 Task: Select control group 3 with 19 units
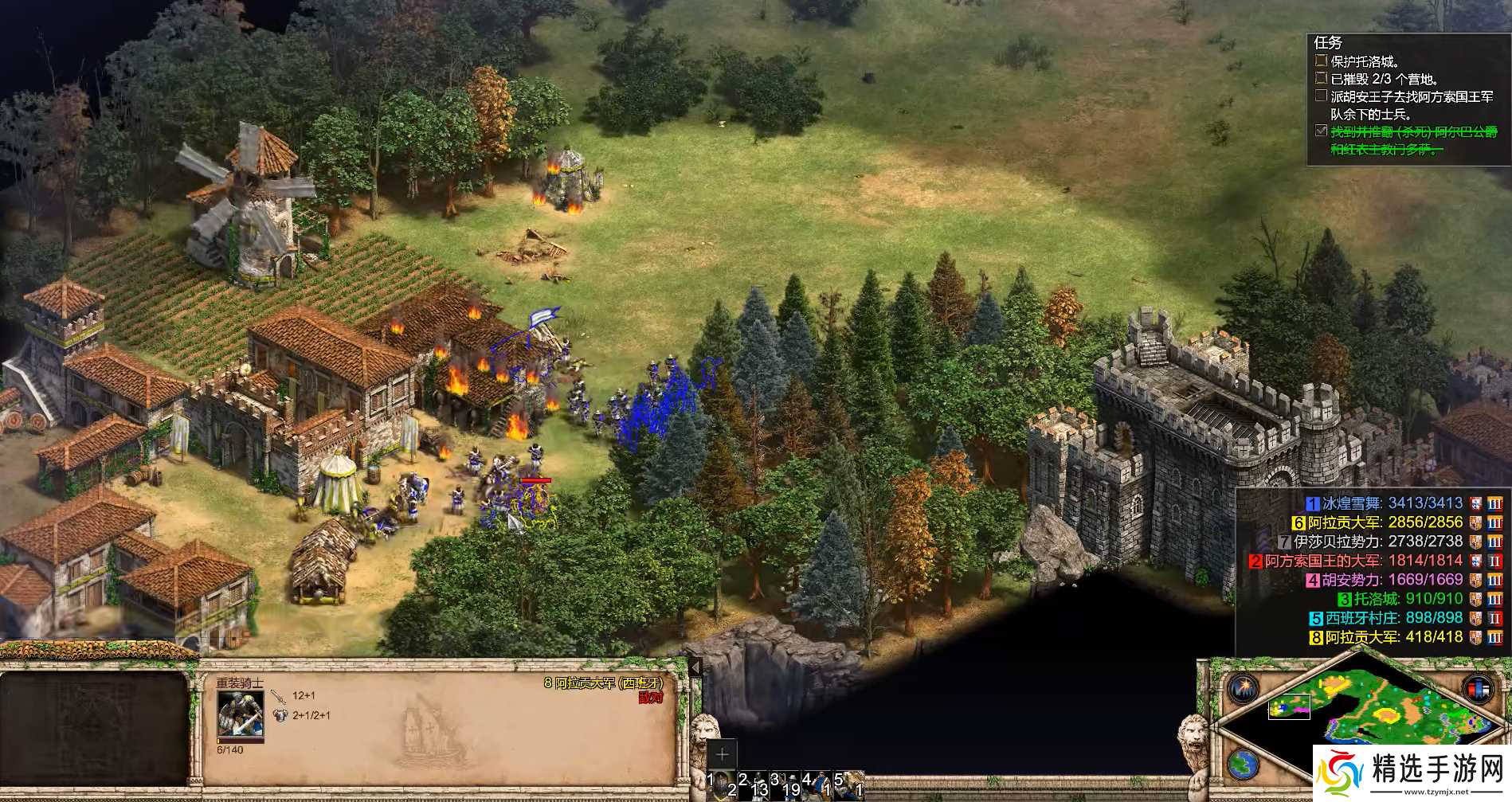pyautogui.click(x=785, y=784)
